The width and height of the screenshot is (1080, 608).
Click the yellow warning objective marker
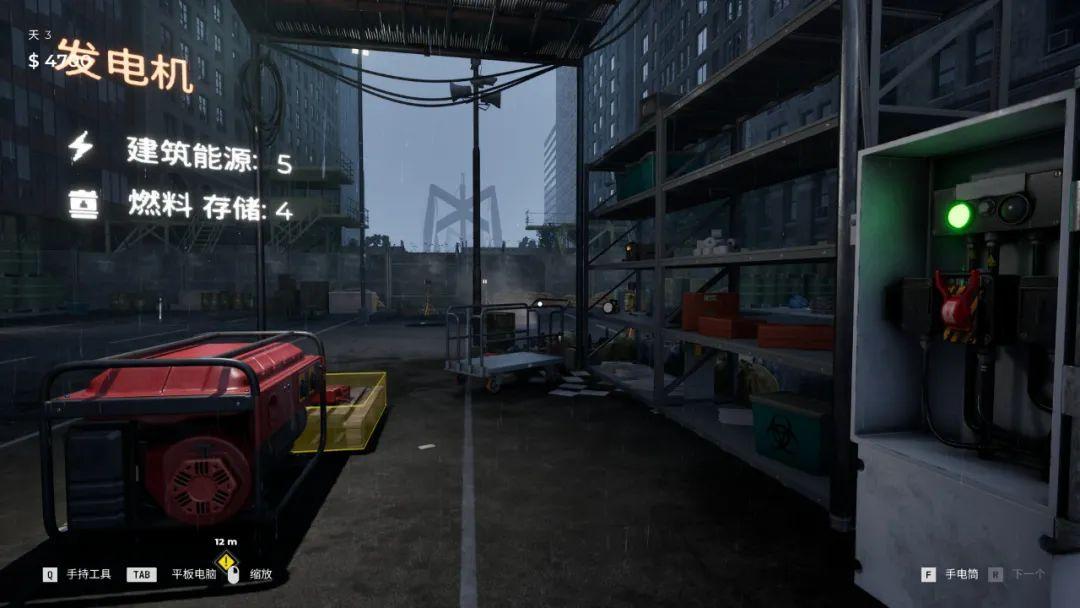pos(227,561)
